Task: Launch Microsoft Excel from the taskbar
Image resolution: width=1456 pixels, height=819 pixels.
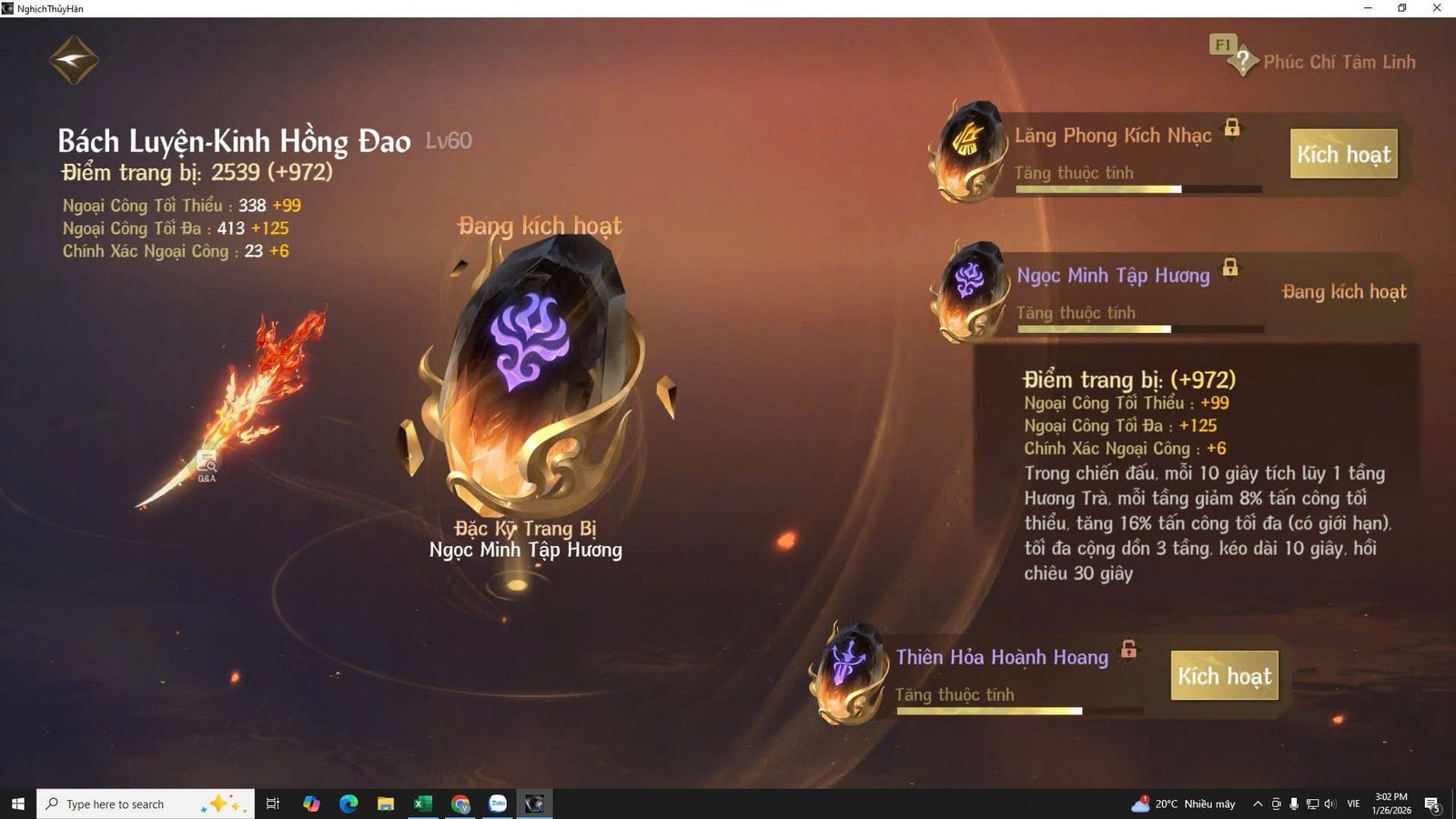Action: click(422, 804)
